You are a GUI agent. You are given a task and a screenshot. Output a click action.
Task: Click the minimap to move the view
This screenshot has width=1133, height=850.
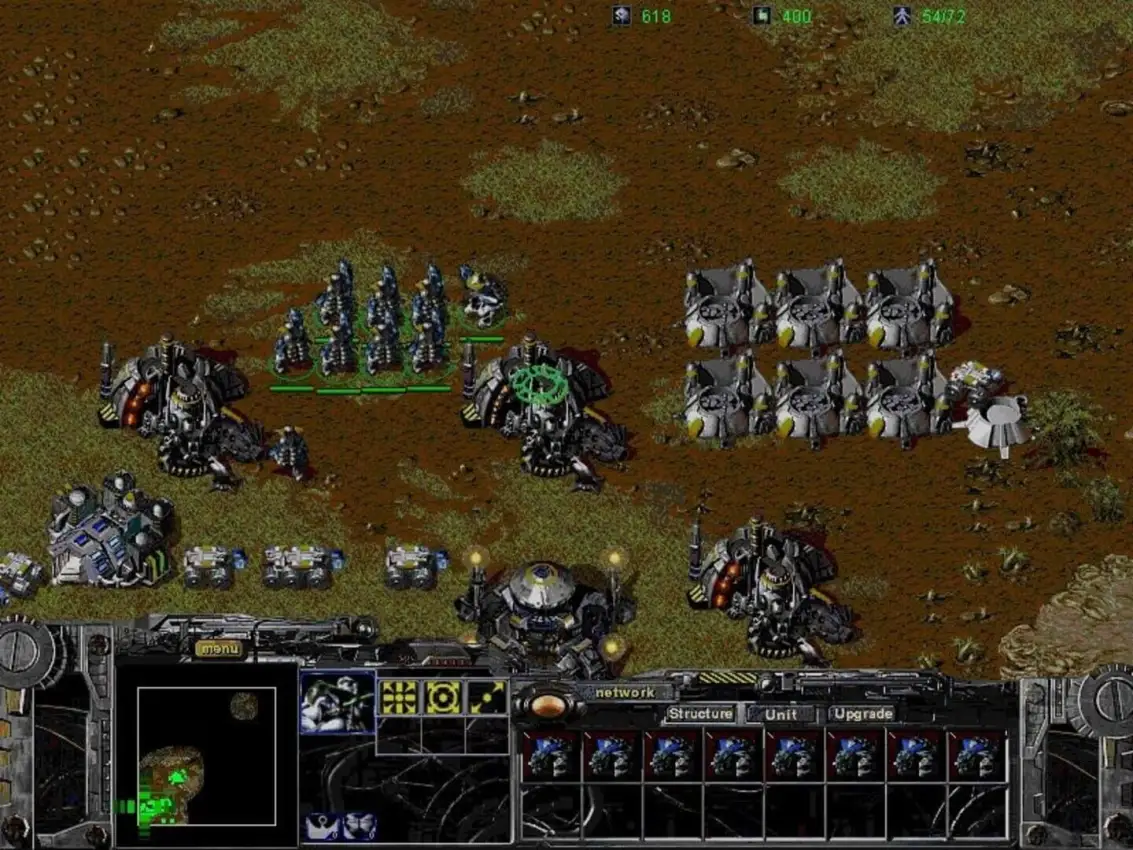coord(206,756)
